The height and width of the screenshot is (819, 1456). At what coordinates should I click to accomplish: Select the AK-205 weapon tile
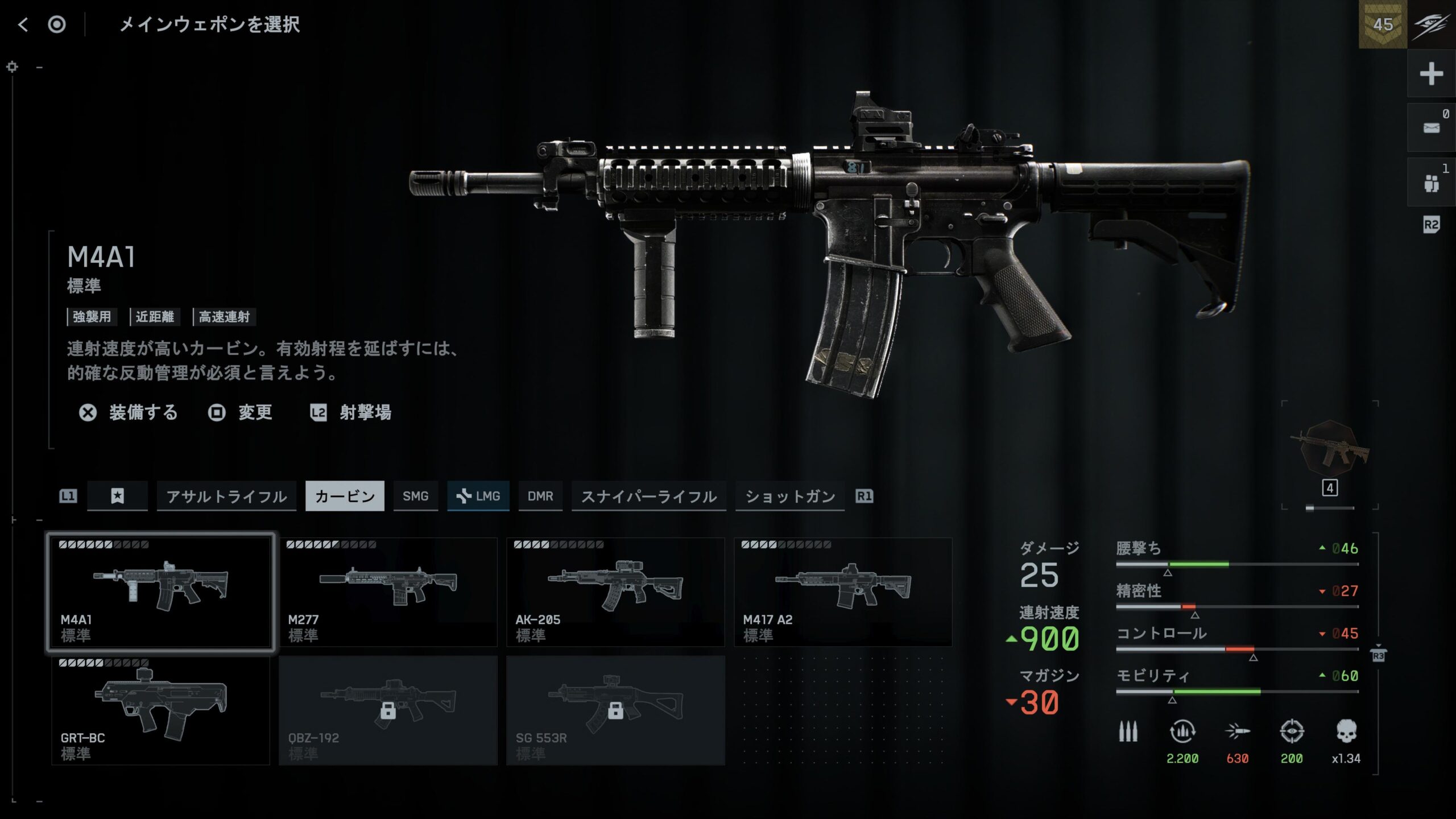(615, 591)
